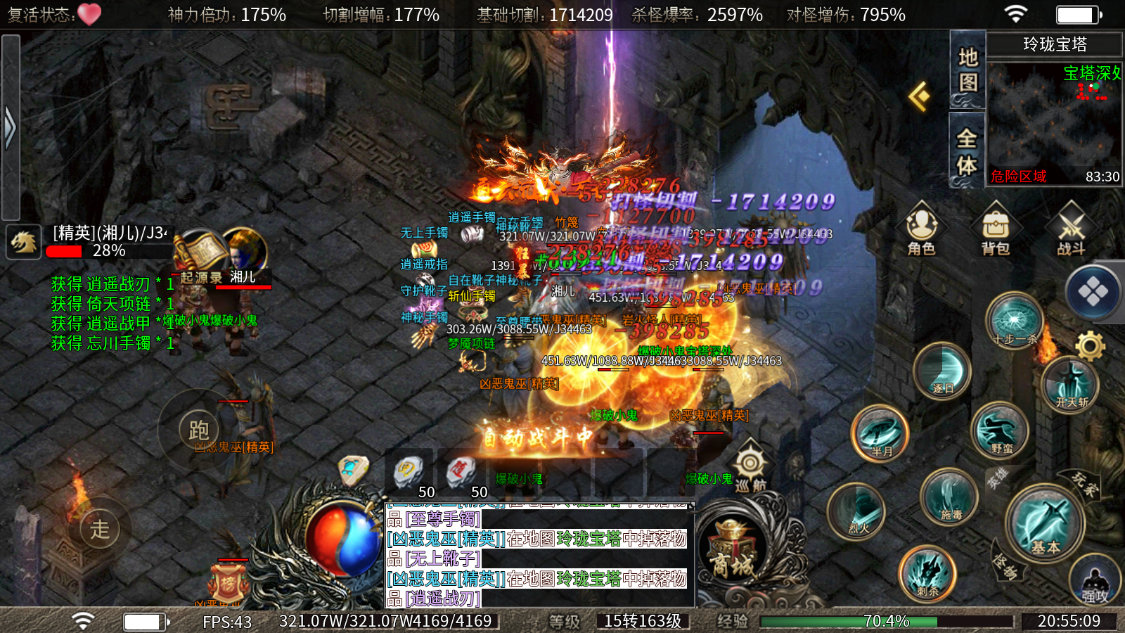
Task: Trigger the 野蛮 charge skill
Action: click(1000, 431)
